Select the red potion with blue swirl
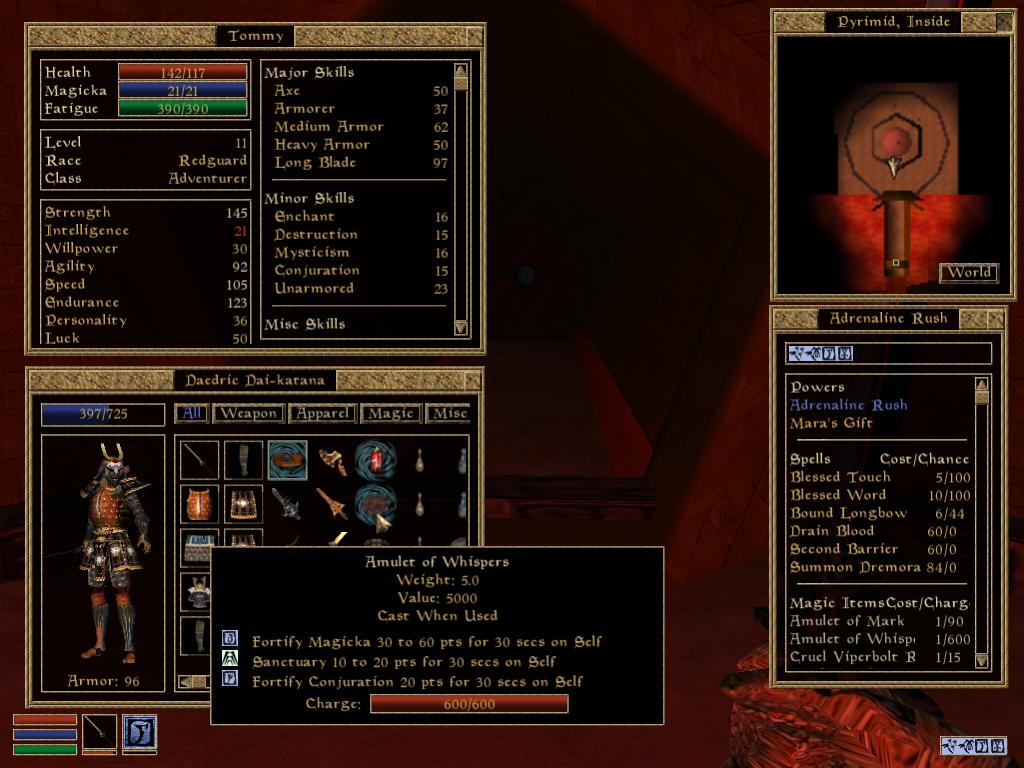 [x=376, y=460]
